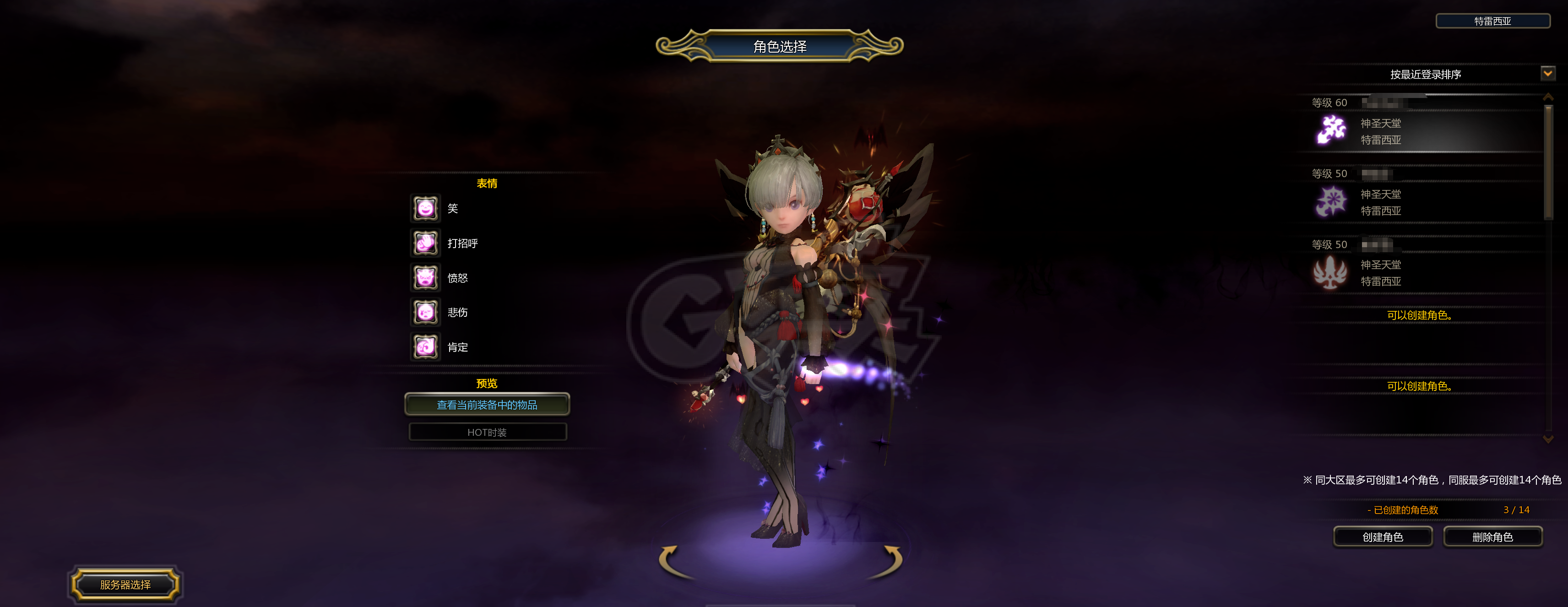Play the 笑 laugh expression

point(425,209)
